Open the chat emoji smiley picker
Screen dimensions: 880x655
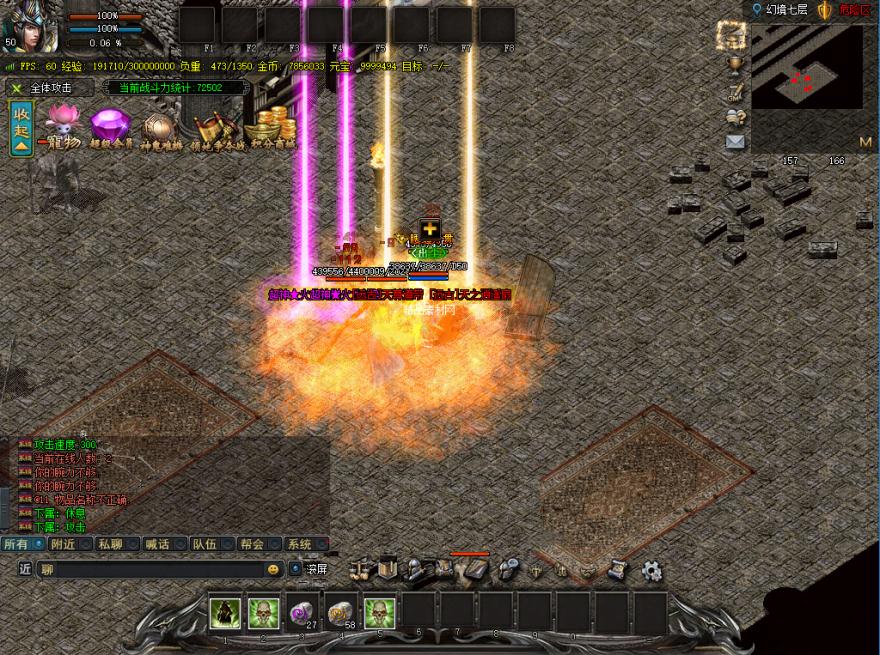pos(273,569)
